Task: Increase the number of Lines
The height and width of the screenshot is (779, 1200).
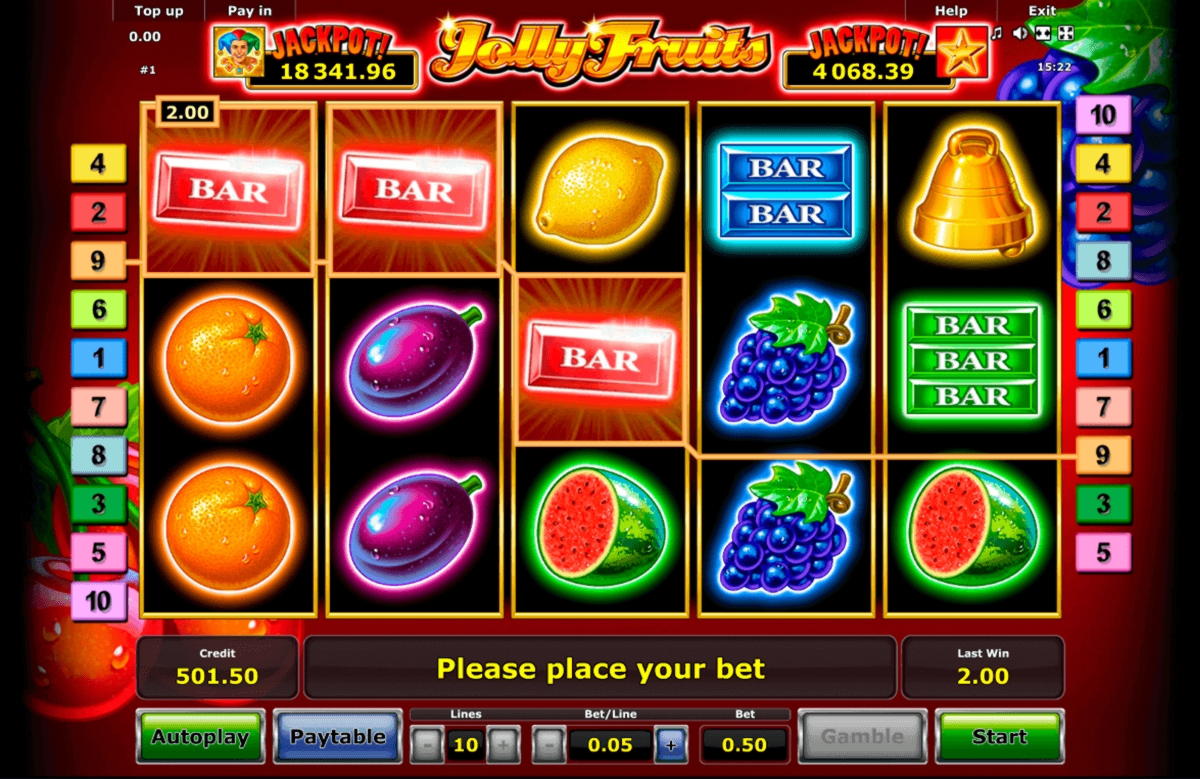Action: (503, 744)
